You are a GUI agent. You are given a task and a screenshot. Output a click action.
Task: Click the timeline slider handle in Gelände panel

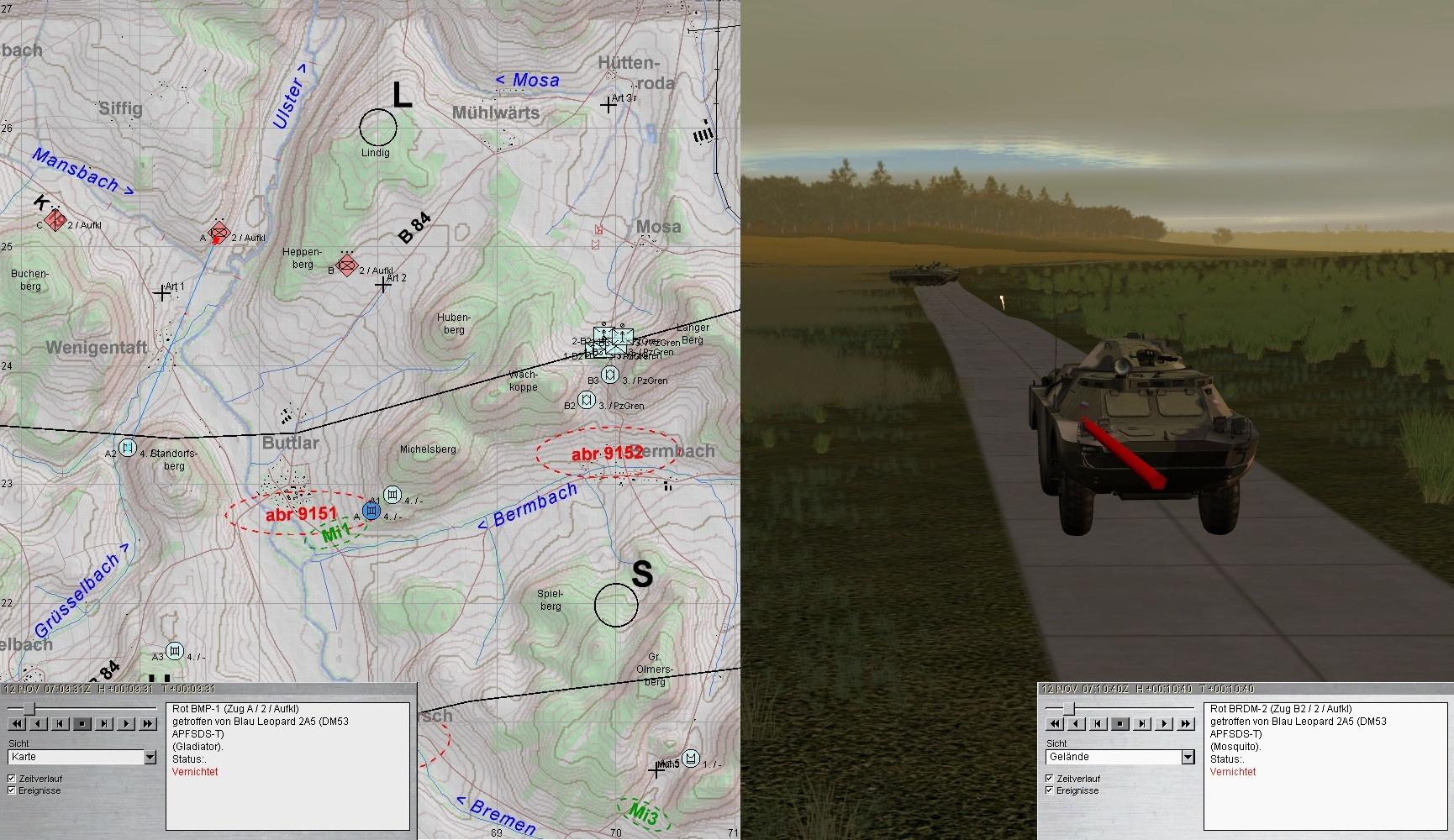pyautogui.click(x=1068, y=710)
